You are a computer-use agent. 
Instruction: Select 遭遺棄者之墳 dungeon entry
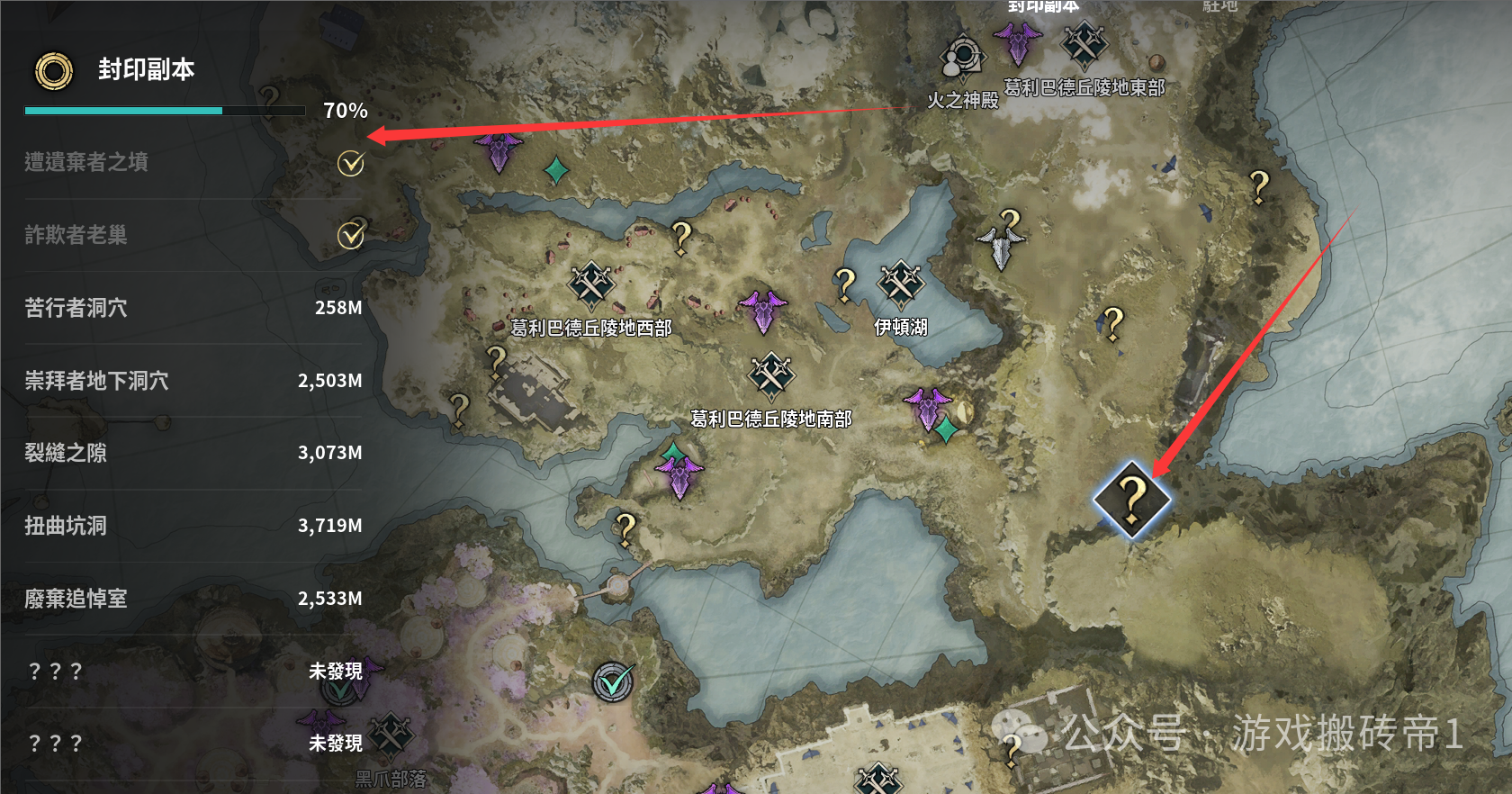(x=193, y=163)
